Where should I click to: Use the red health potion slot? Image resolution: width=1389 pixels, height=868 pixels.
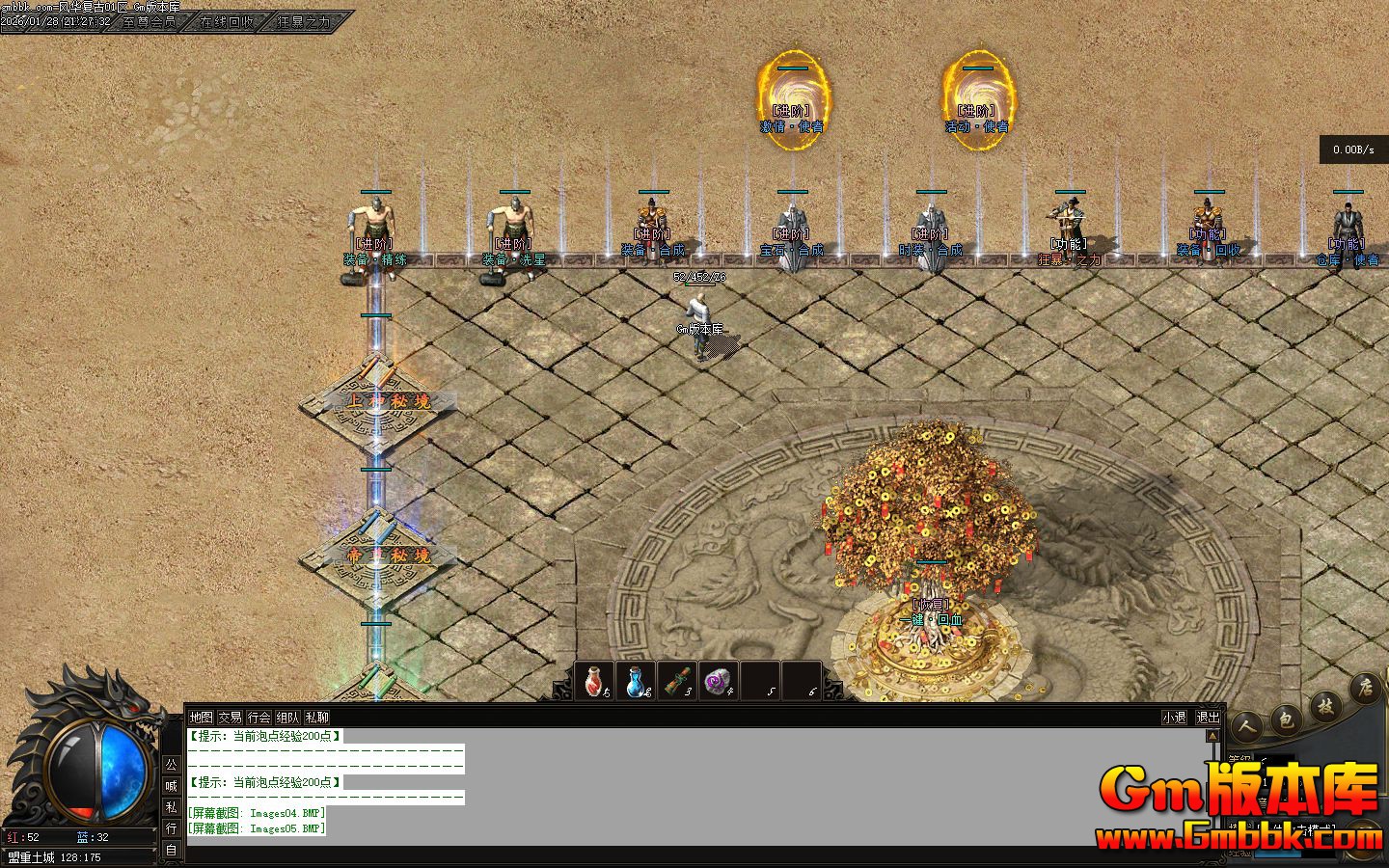[594, 681]
